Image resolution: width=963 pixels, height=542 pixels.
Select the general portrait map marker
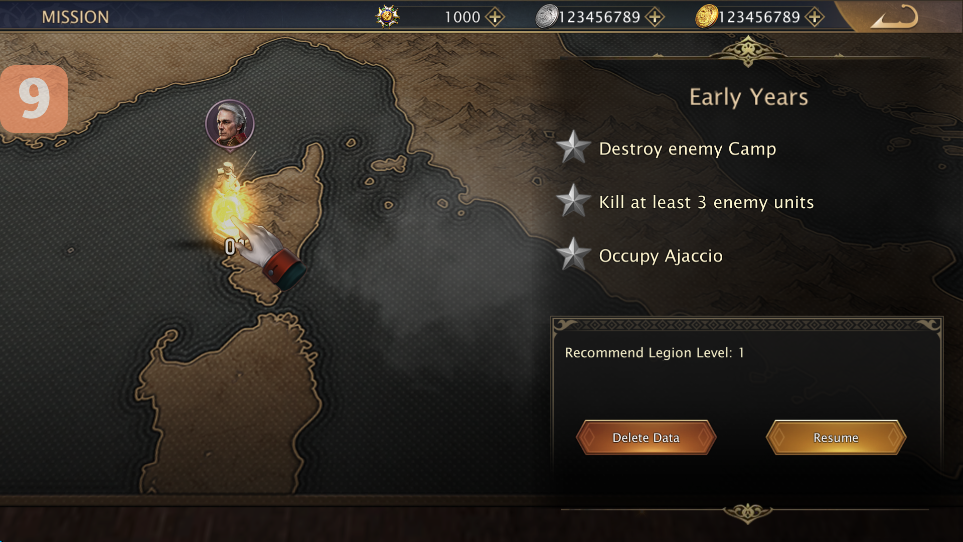pos(230,124)
